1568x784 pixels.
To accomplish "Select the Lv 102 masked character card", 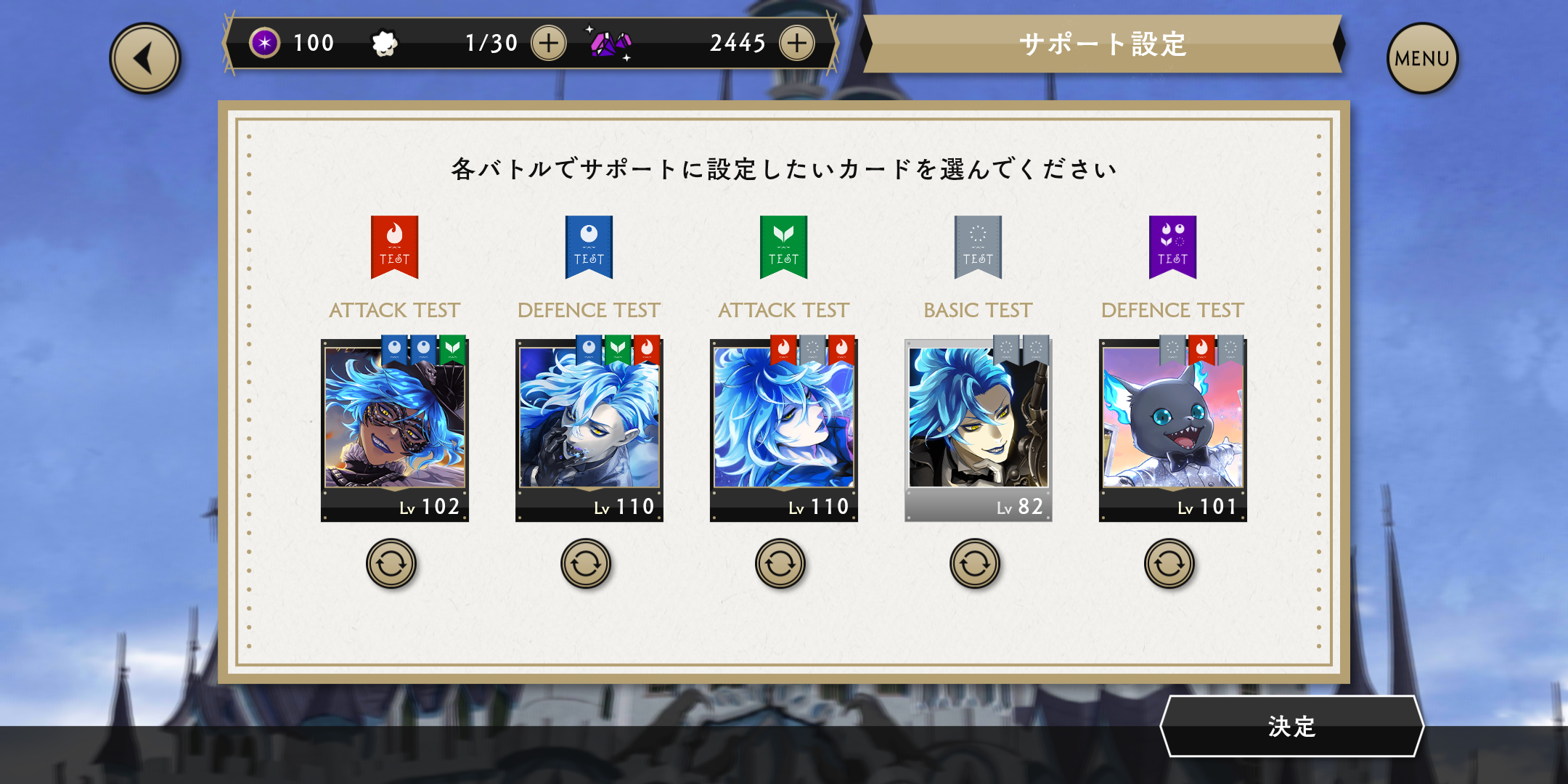I will 395,428.
